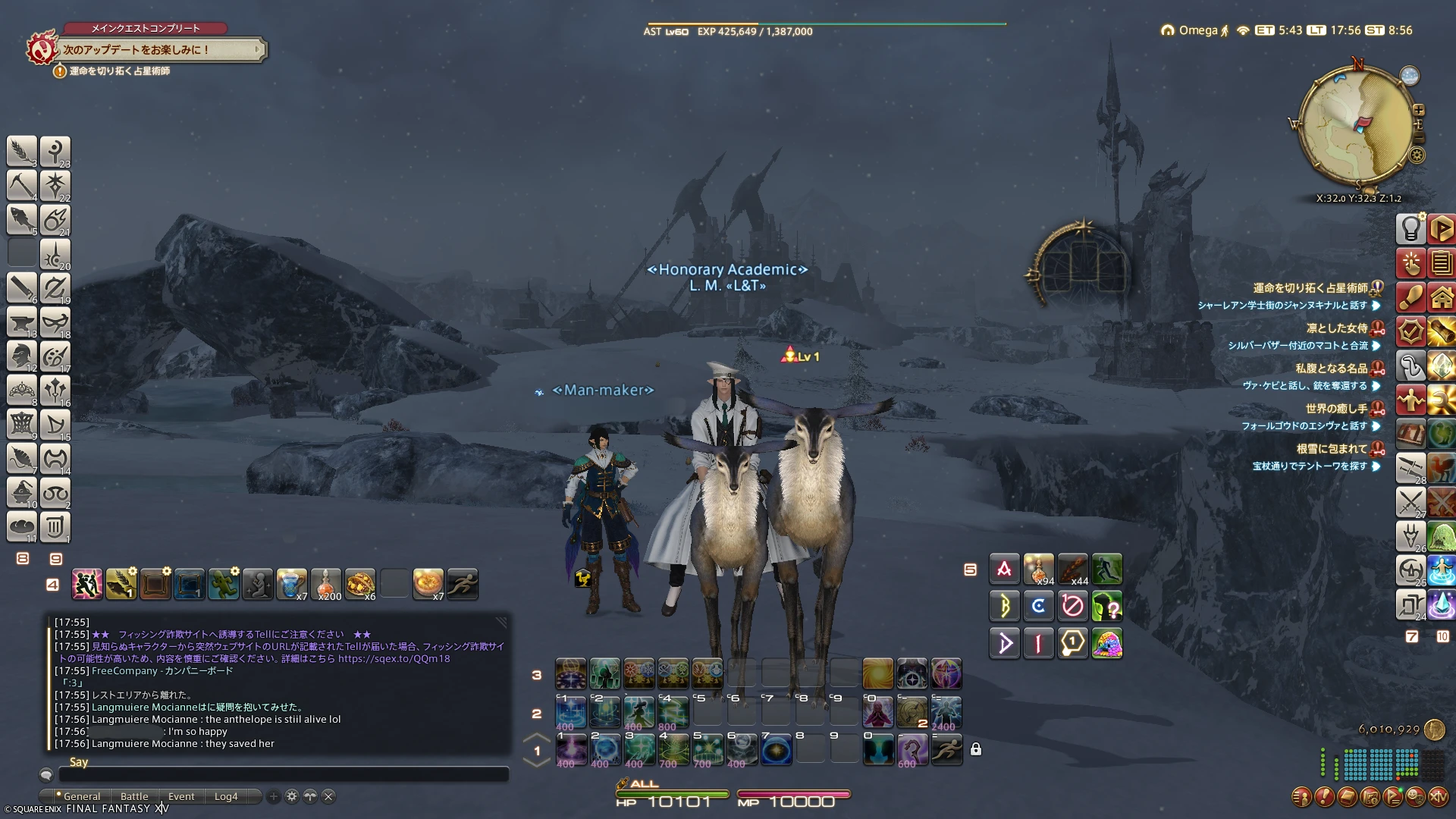The image size is (1456, 819).
Task: Use the orange potion stack of 200
Action: 326,584
